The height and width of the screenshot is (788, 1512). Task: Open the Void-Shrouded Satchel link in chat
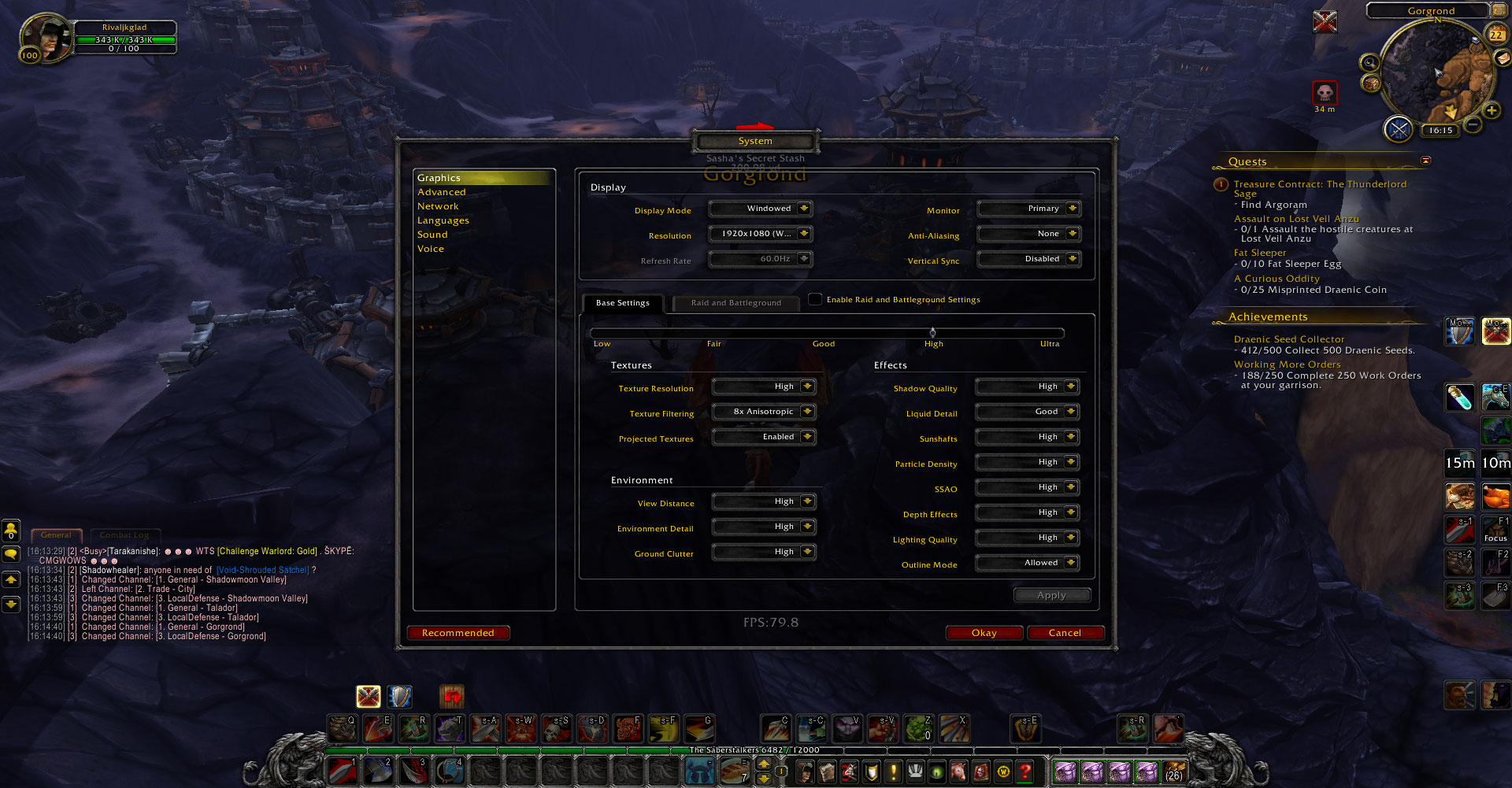[261, 569]
